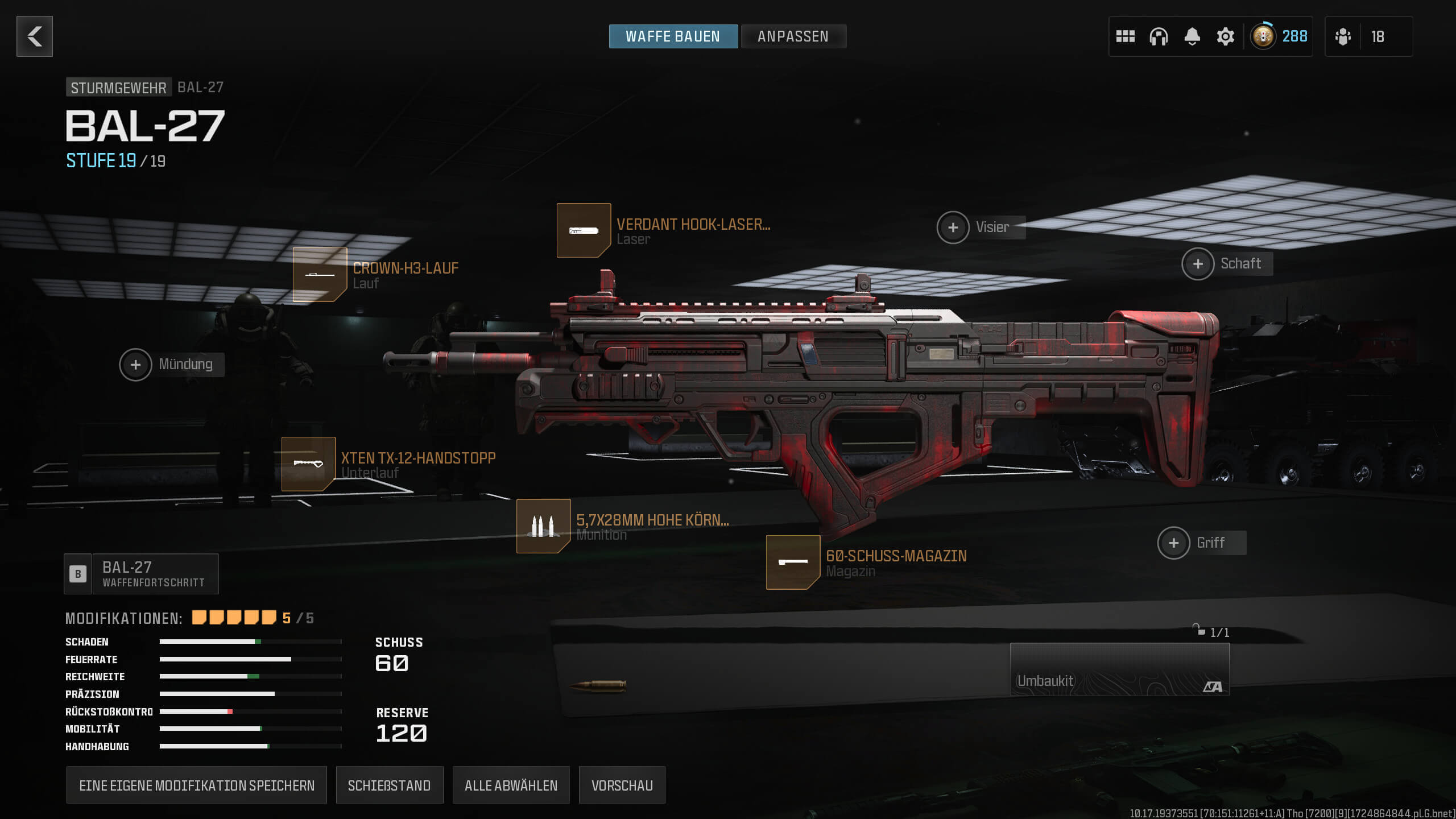The image size is (1456, 819).
Task: Click Eine eigene Modifikation speichern
Action: [x=196, y=785]
